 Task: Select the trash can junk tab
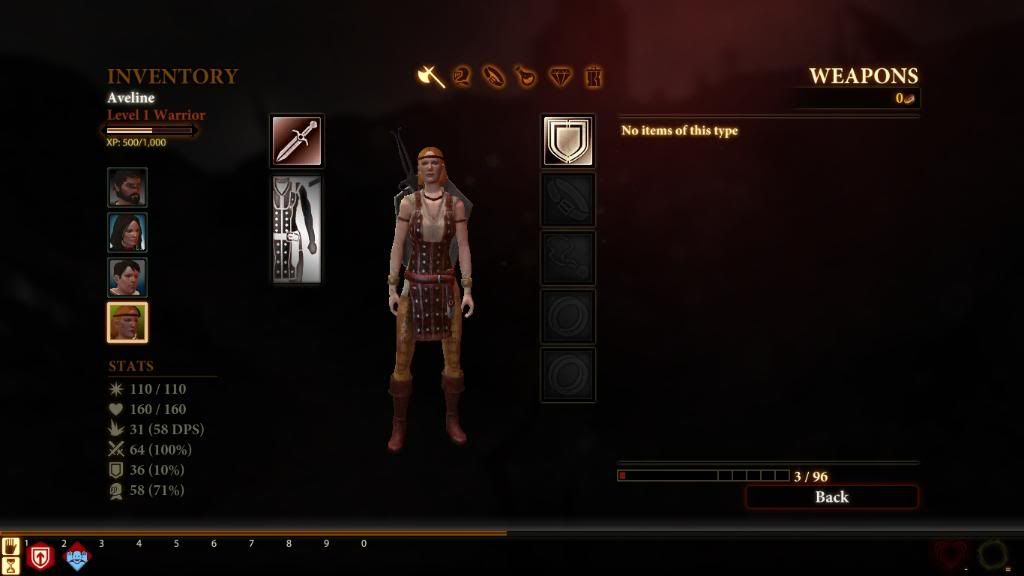click(x=594, y=76)
